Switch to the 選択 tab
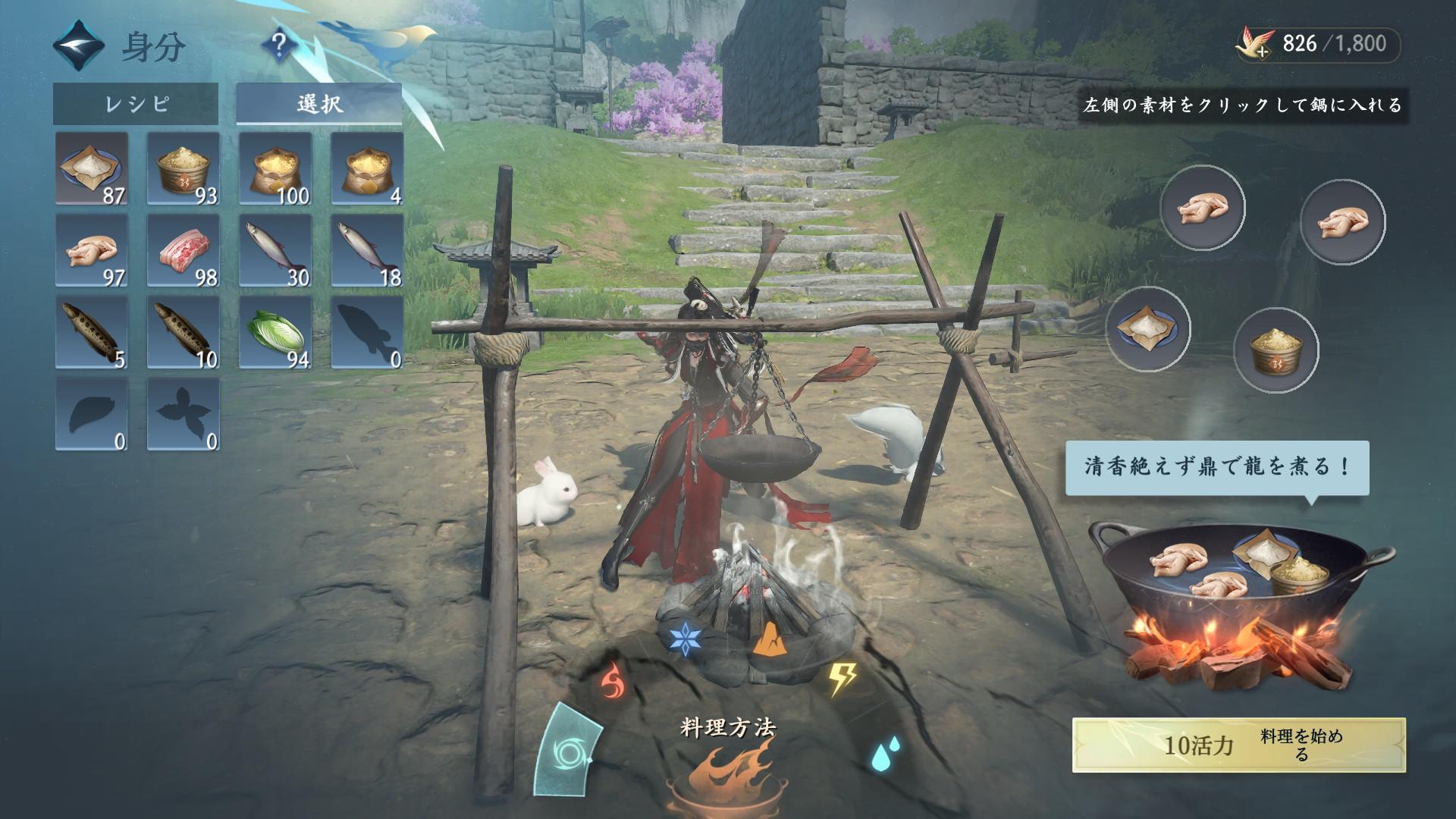Viewport: 1456px width, 819px height. (319, 104)
